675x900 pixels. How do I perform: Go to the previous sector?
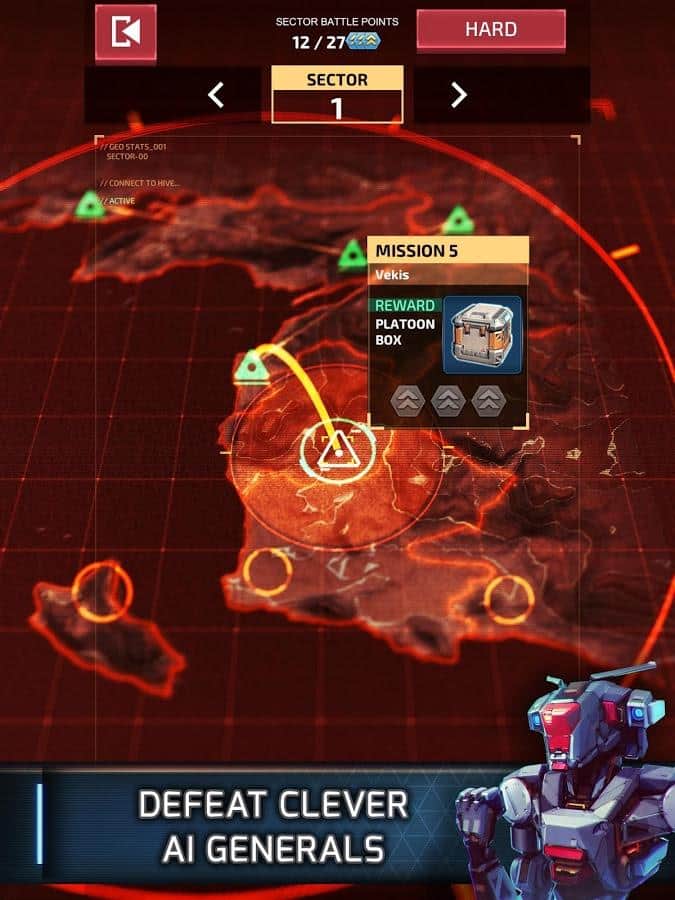point(216,95)
